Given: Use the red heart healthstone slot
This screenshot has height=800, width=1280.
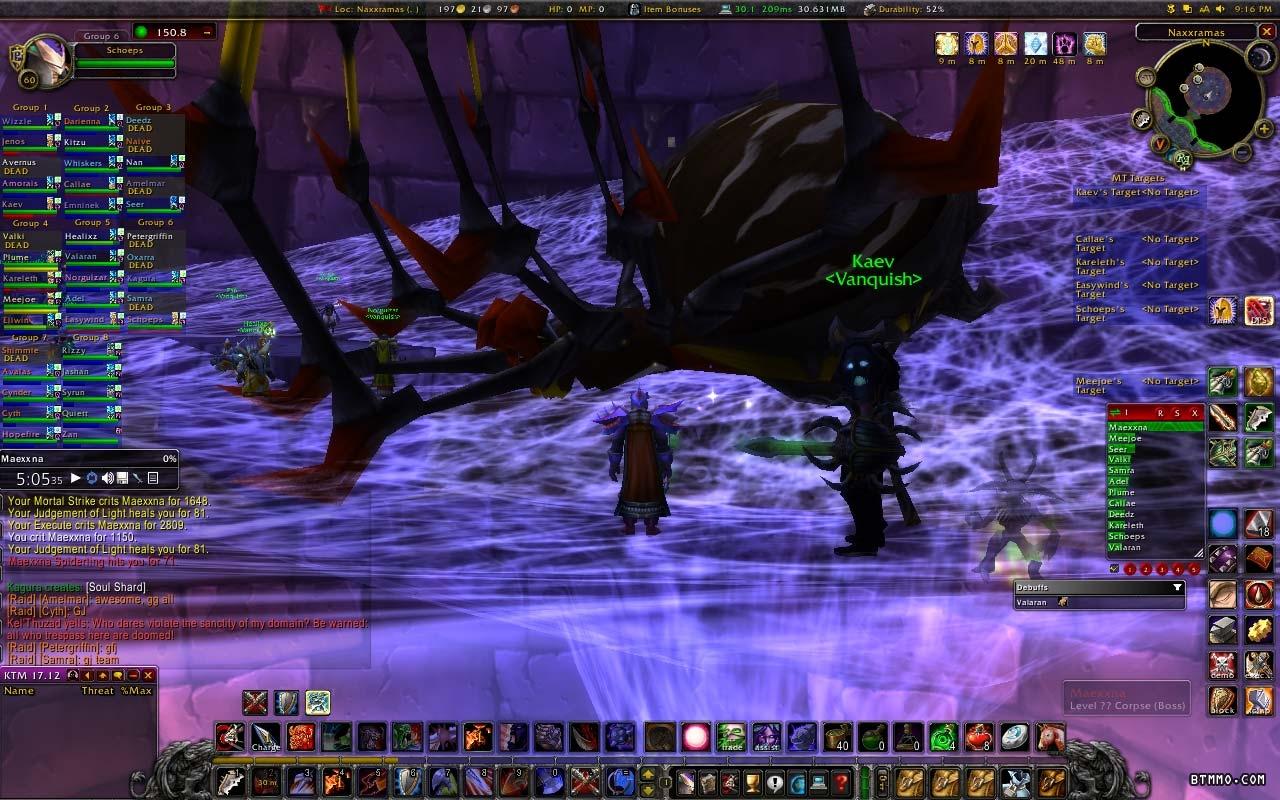Looking at the screenshot, I should point(978,738).
